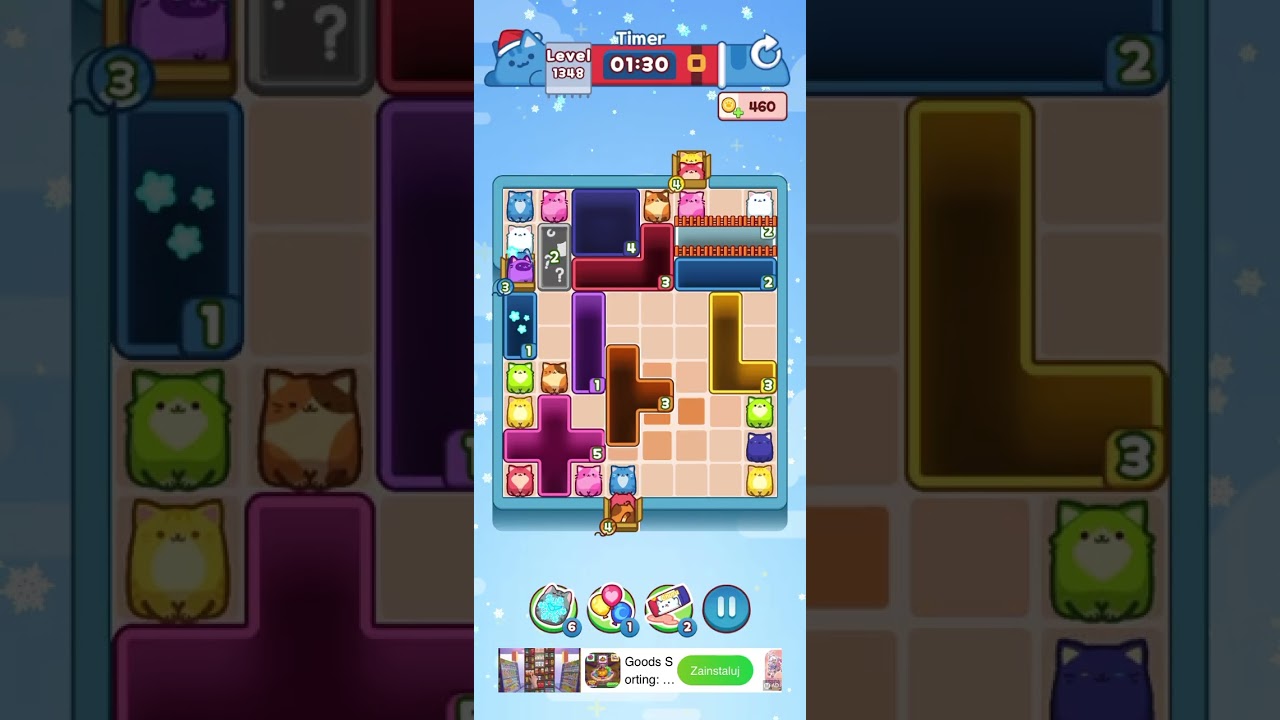Click the Level 1348 badge
Image resolution: width=1280 pixels, height=720 pixels.
pos(566,62)
